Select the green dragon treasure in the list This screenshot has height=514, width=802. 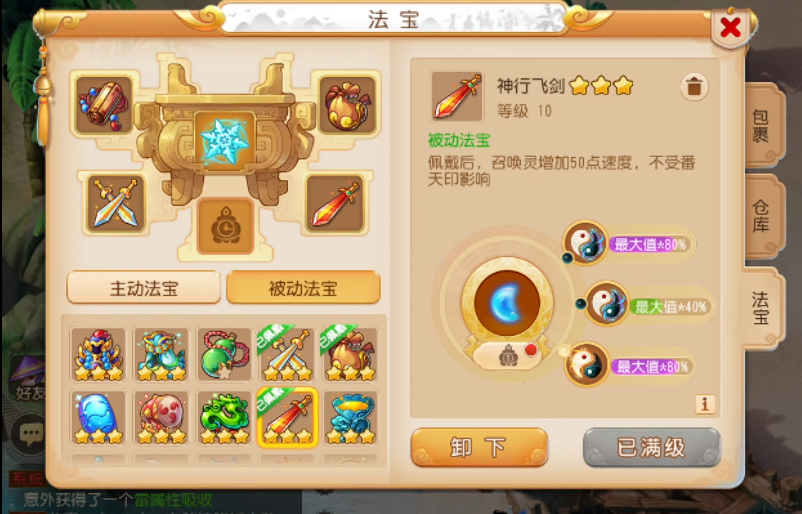tap(224, 416)
